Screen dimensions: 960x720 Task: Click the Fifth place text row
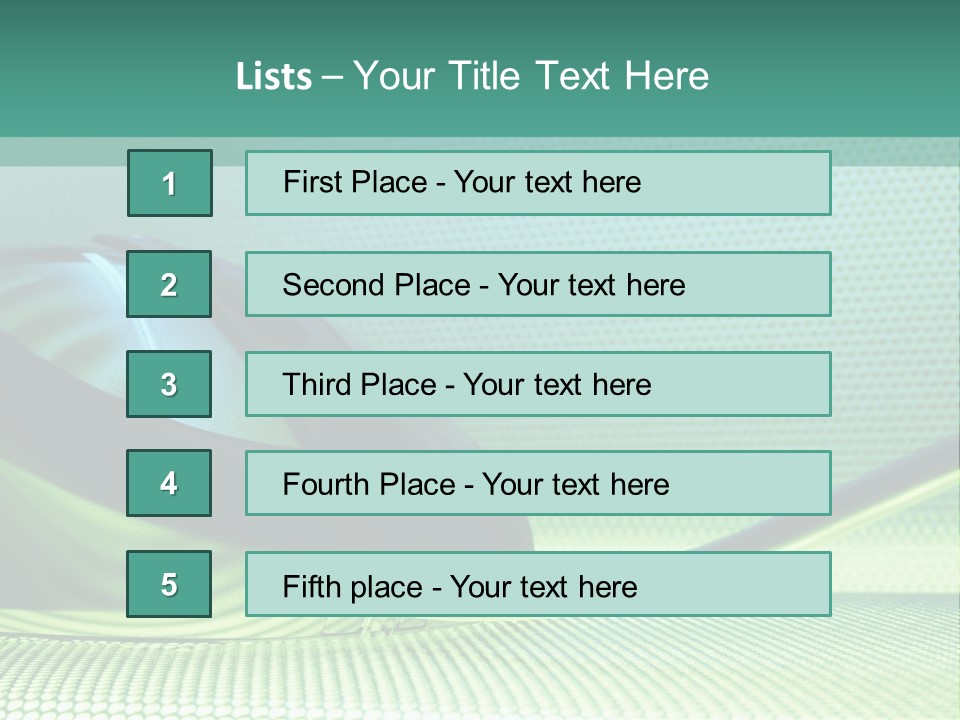coord(538,584)
